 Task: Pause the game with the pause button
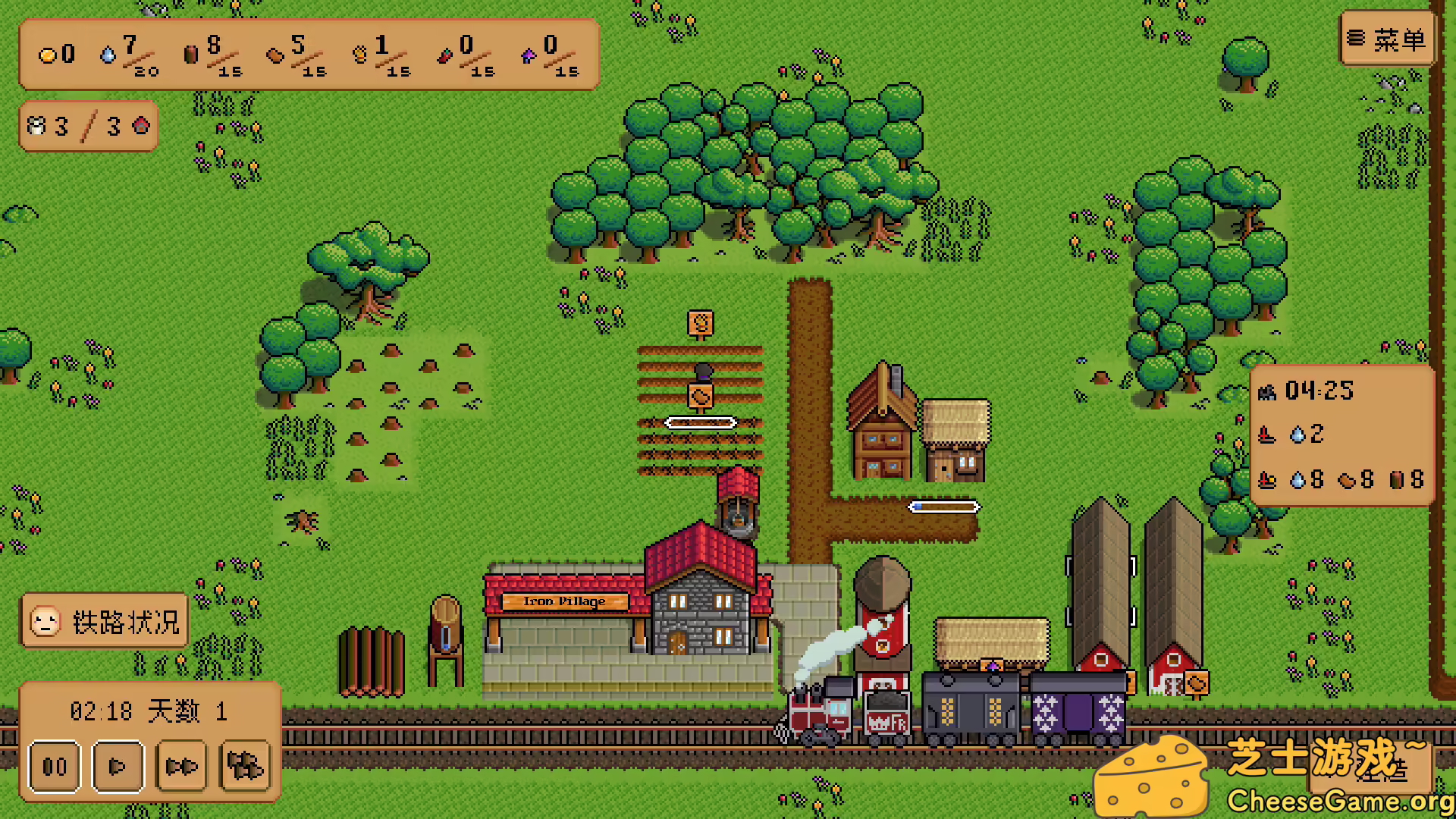(54, 767)
